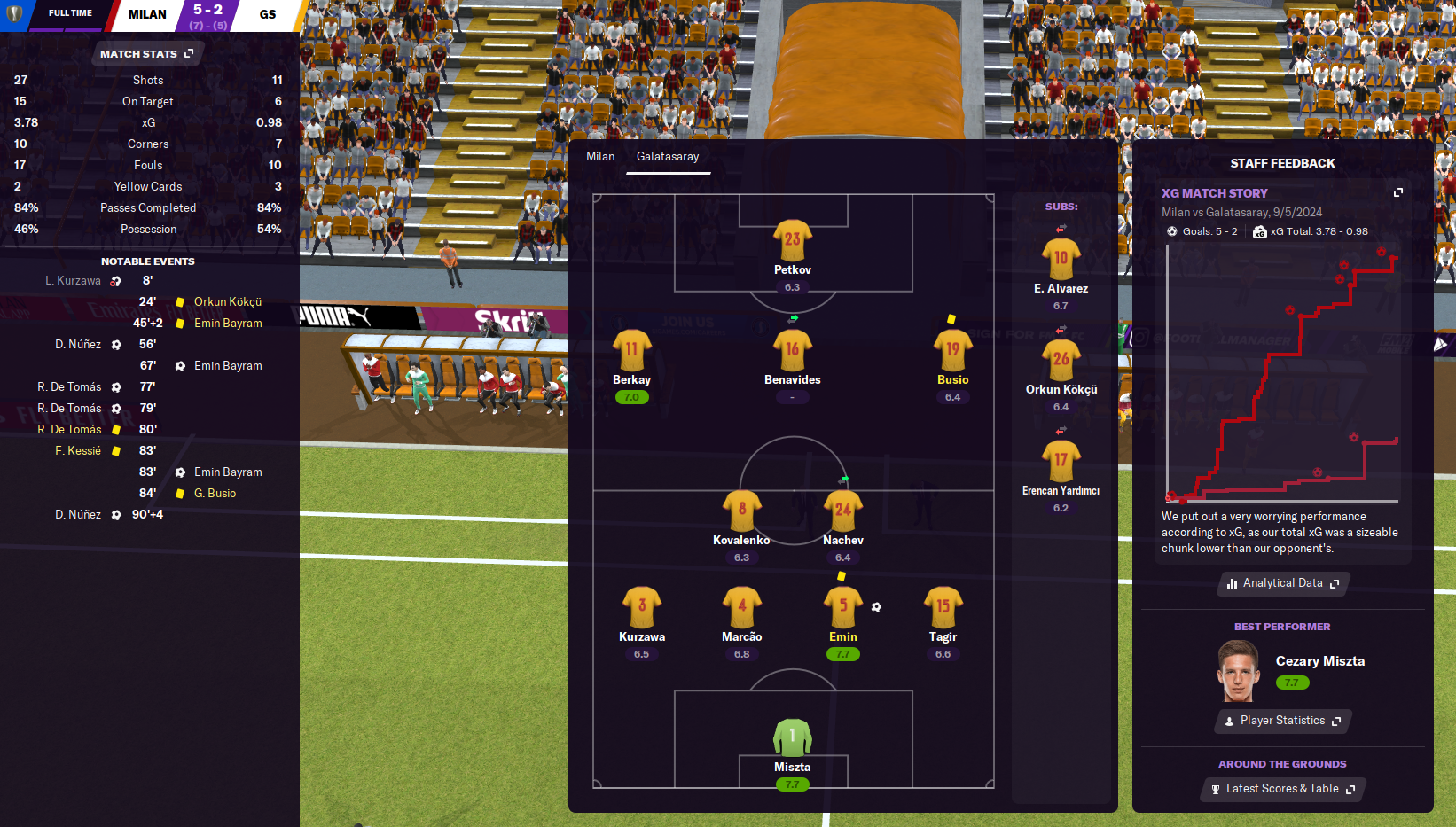This screenshot has width=1456, height=827.
Task: Select substitute Orkun Kökçü
Action: click(1061, 361)
